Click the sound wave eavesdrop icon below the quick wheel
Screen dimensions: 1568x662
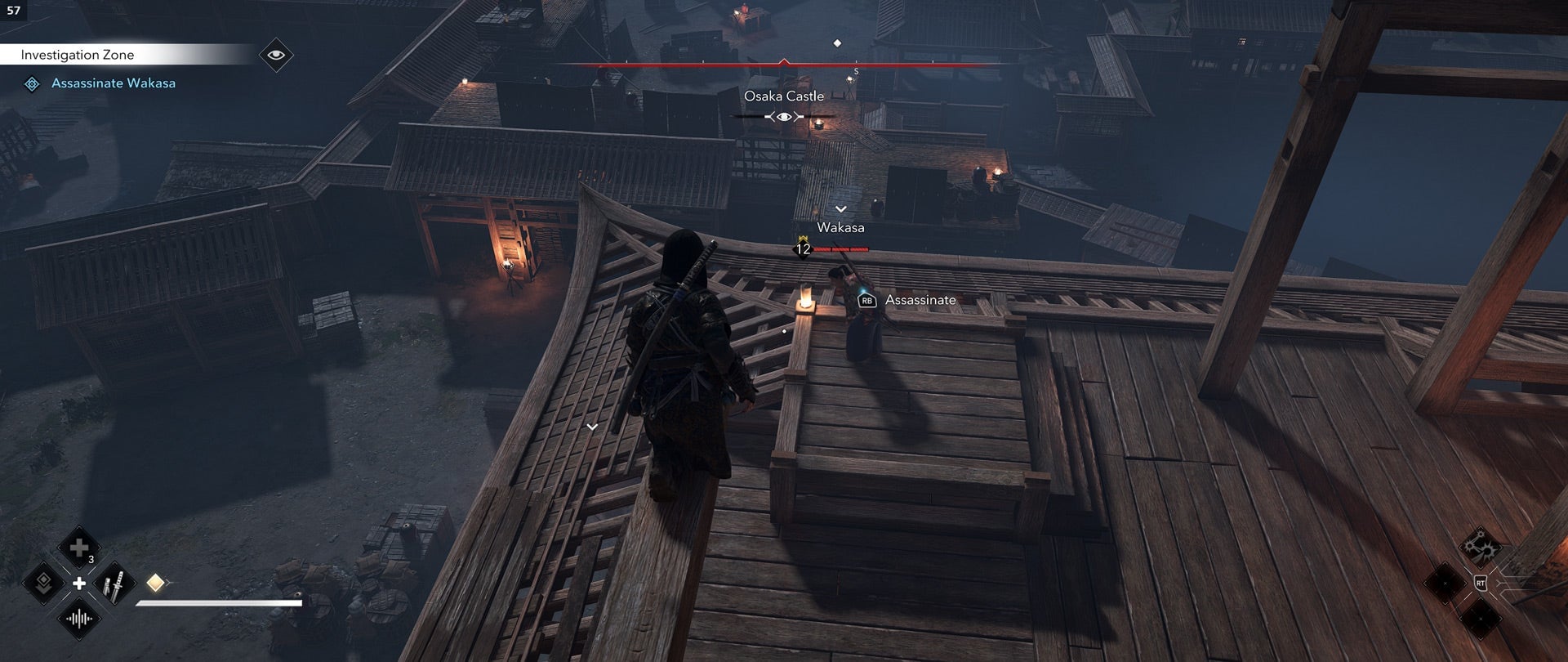coord(78,618)
